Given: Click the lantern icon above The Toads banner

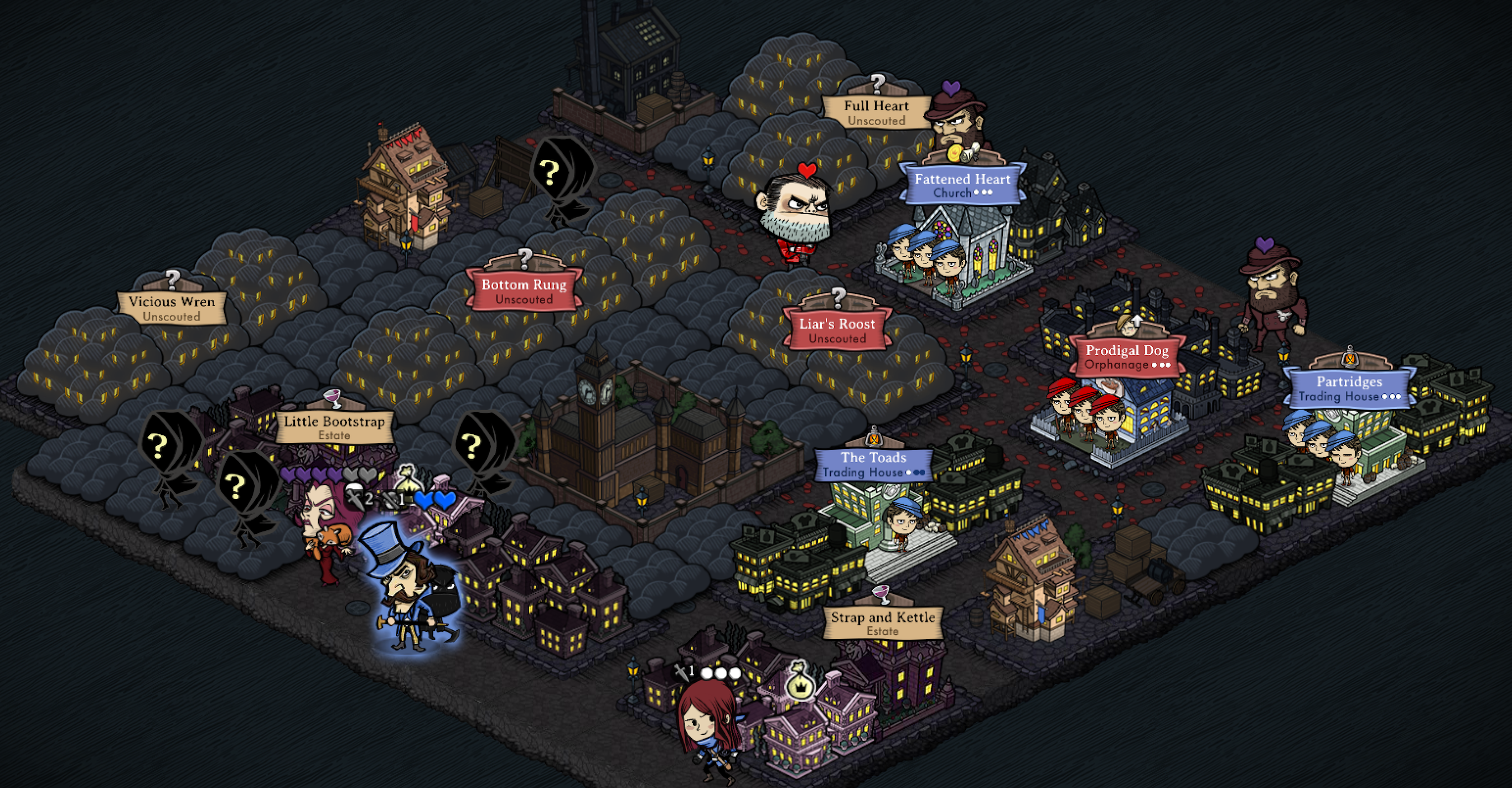Looking at the screenshot, I should pyautogui.click(x=874, y=439).
